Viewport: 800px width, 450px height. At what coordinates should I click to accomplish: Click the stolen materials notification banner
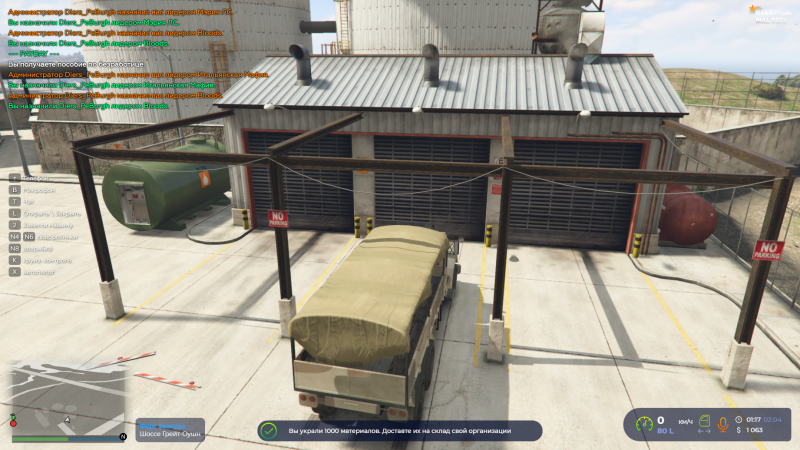[400, 431]
